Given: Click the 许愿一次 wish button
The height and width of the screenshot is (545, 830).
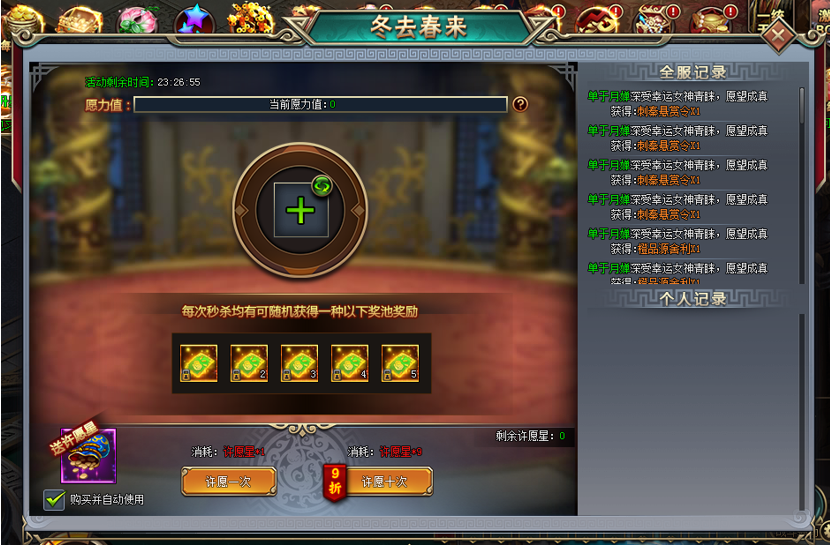Looking at the screenshot, I should coord(228,481).
